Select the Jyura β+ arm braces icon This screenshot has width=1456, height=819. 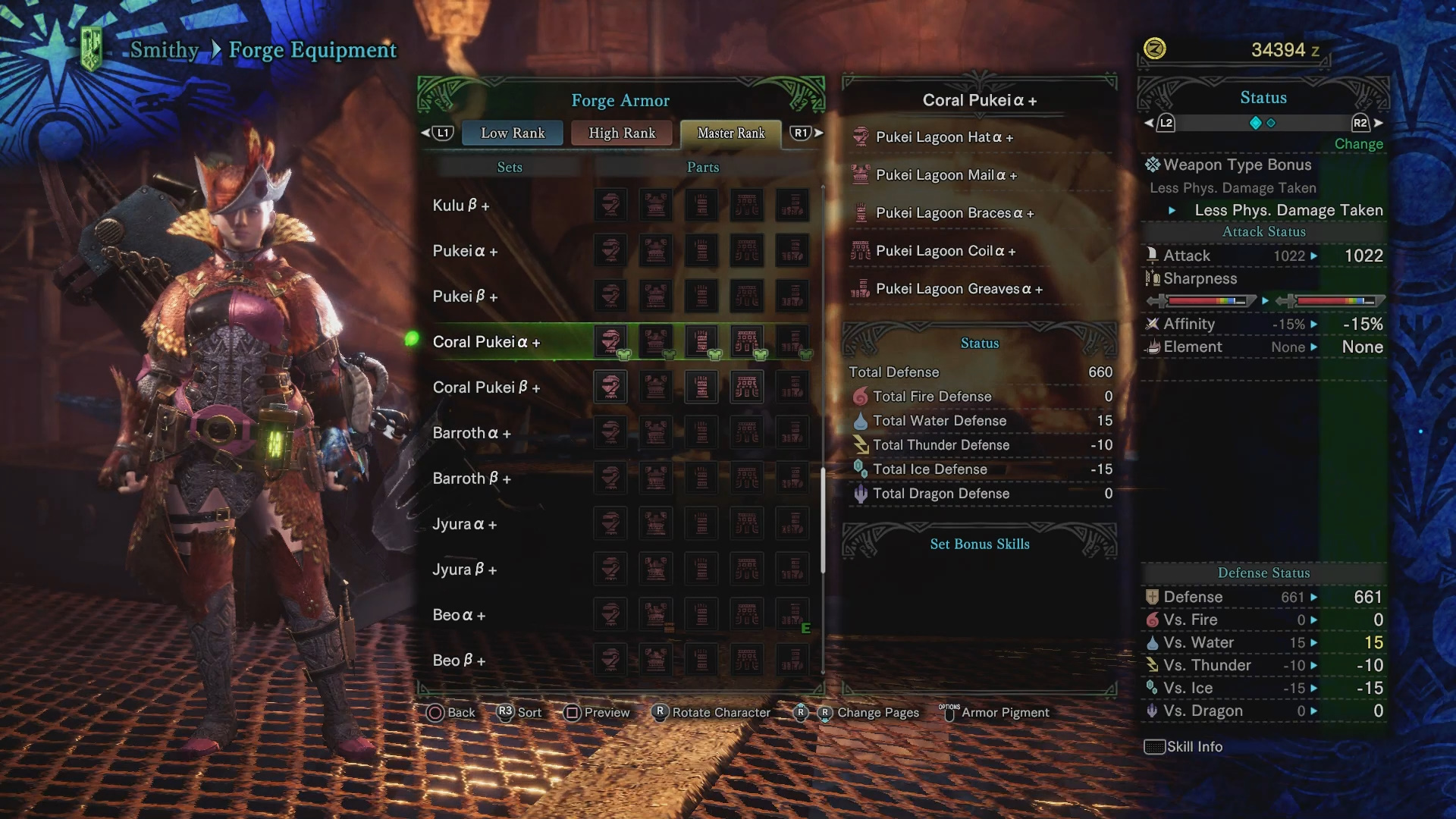[701, 569]
